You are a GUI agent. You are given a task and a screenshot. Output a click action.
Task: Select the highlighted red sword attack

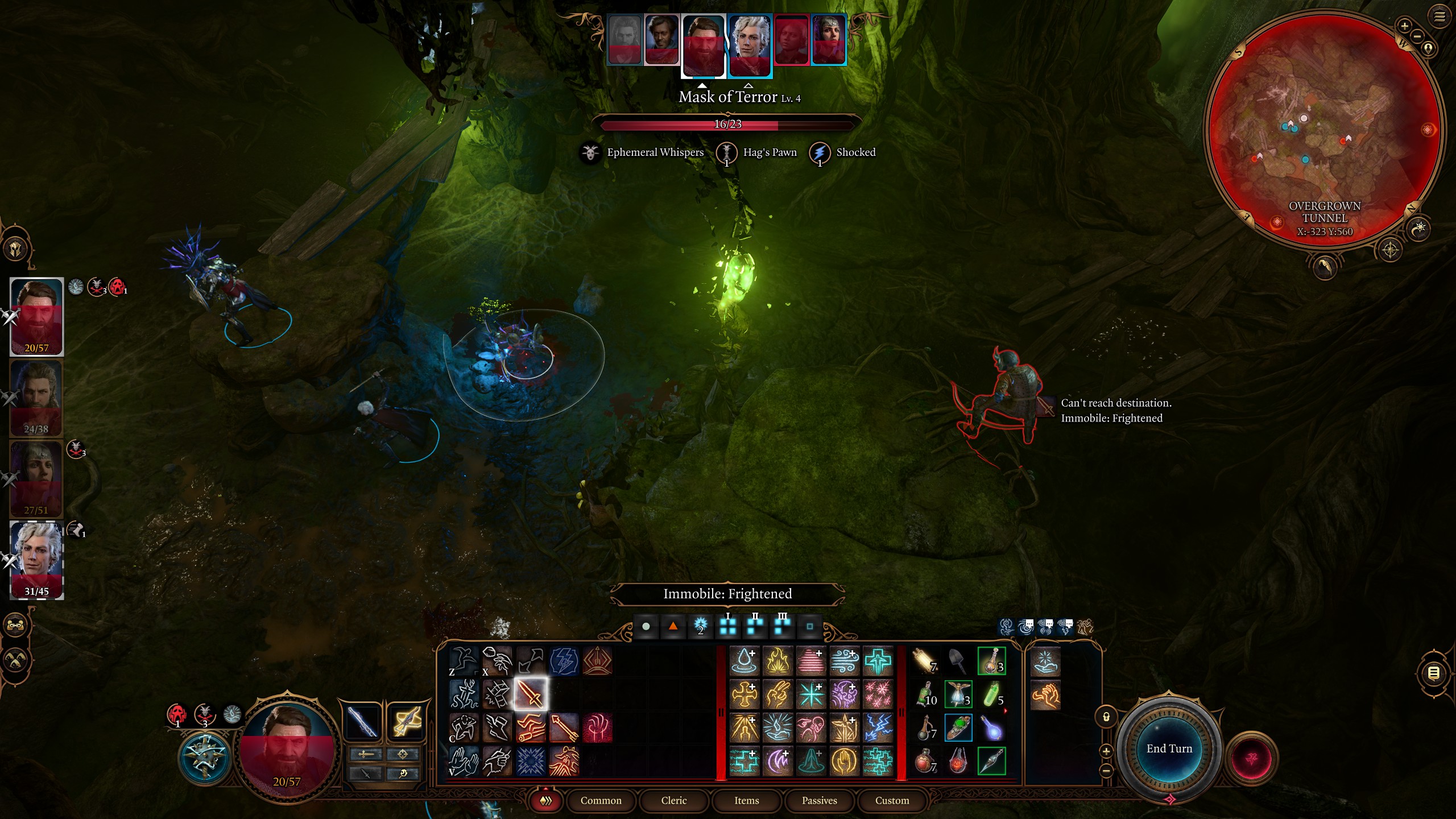tap(530, 694)
